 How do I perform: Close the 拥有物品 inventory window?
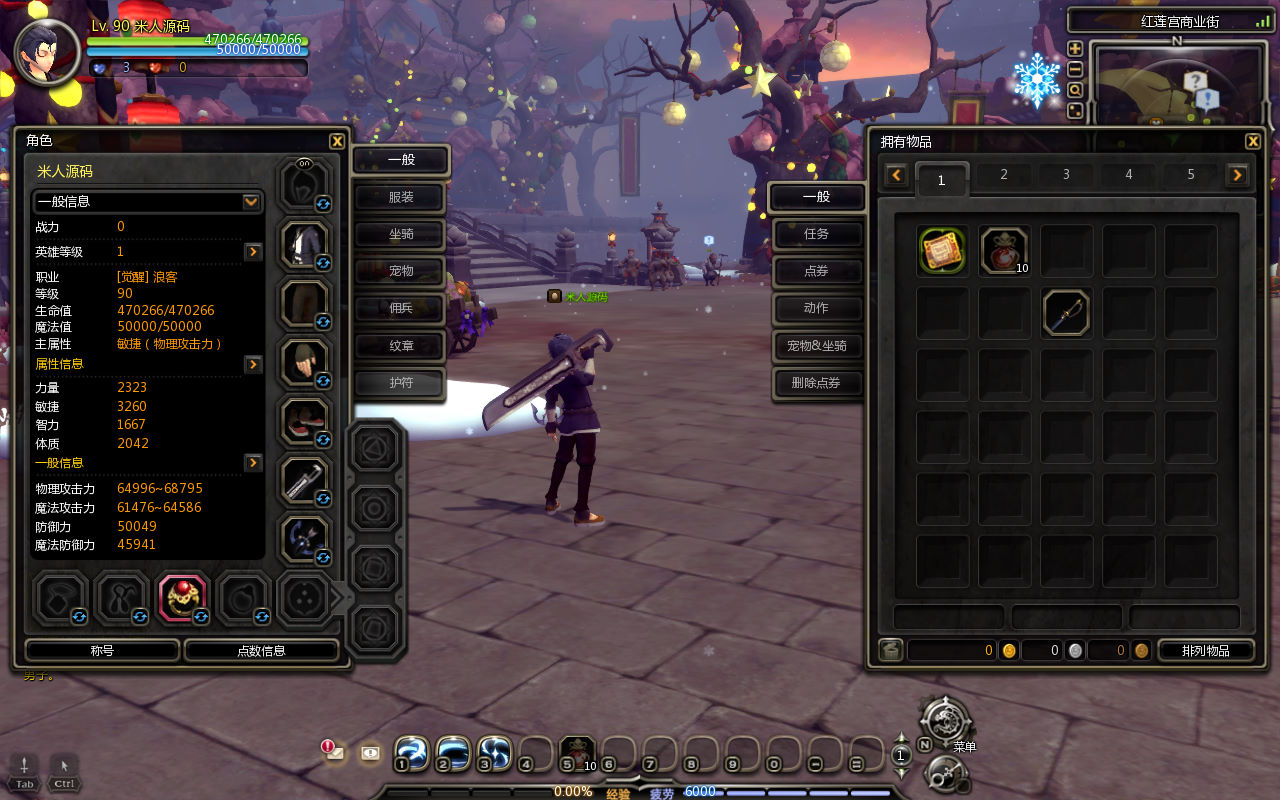coord(1253,142)
